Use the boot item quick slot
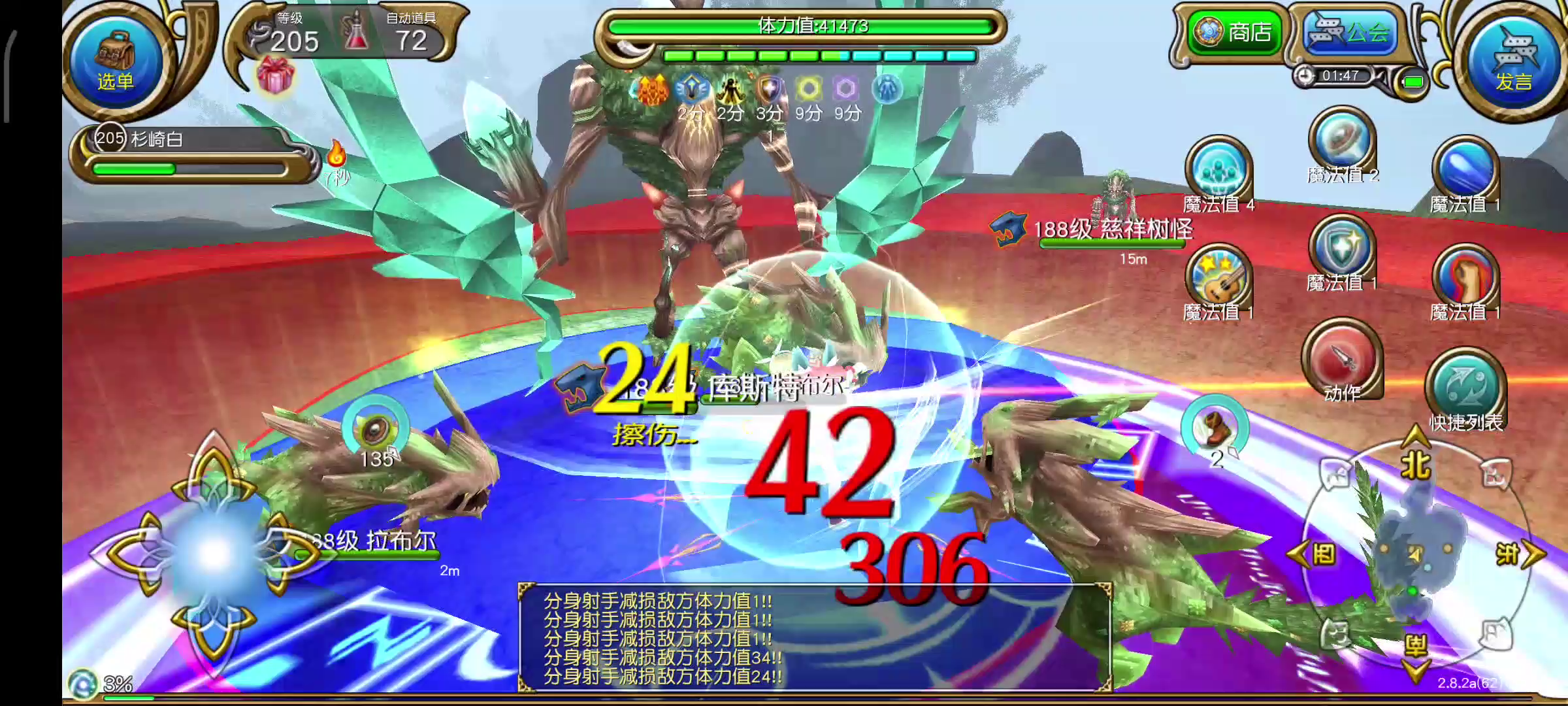Screen dimensions: 1568x706 pos(1215,428)
